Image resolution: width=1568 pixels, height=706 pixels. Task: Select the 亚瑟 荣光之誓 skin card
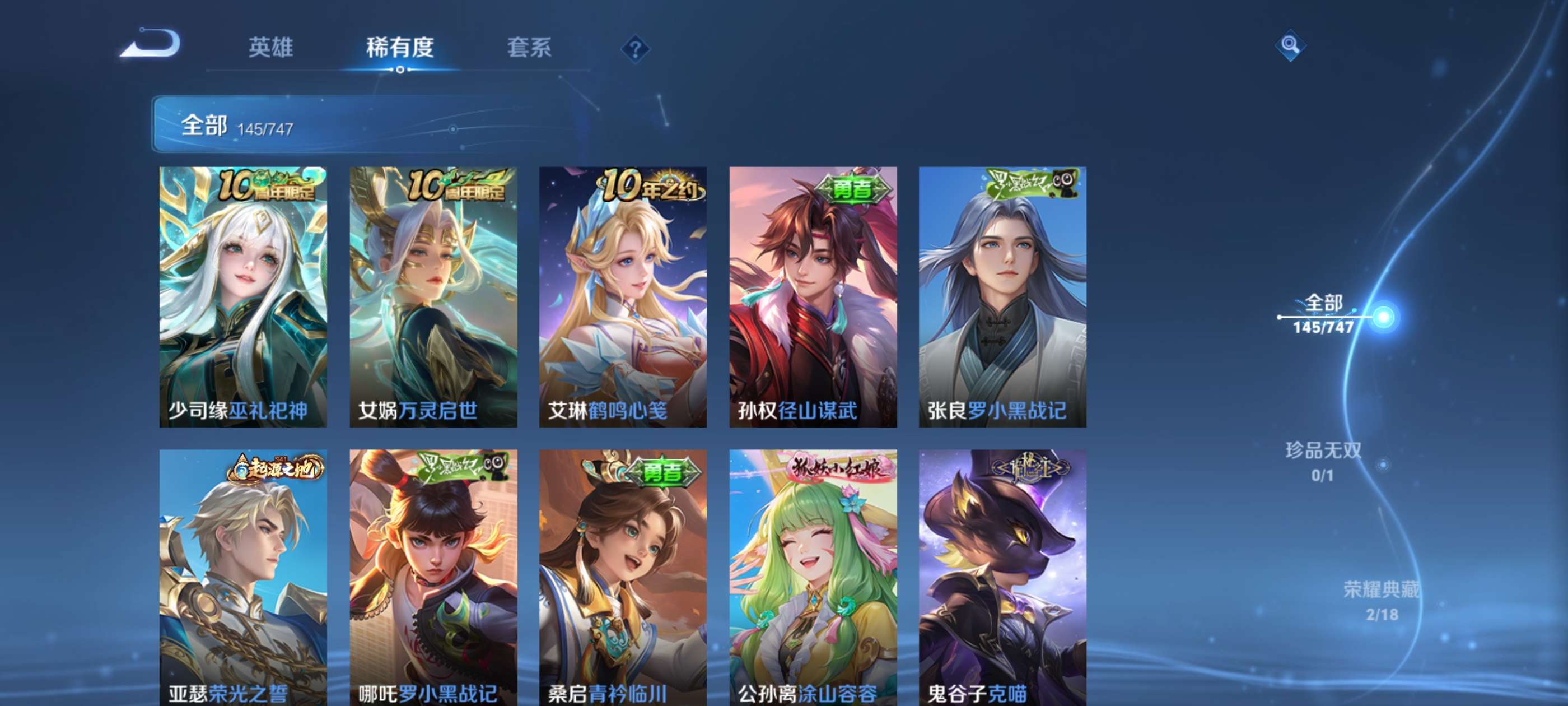[243, 577]
